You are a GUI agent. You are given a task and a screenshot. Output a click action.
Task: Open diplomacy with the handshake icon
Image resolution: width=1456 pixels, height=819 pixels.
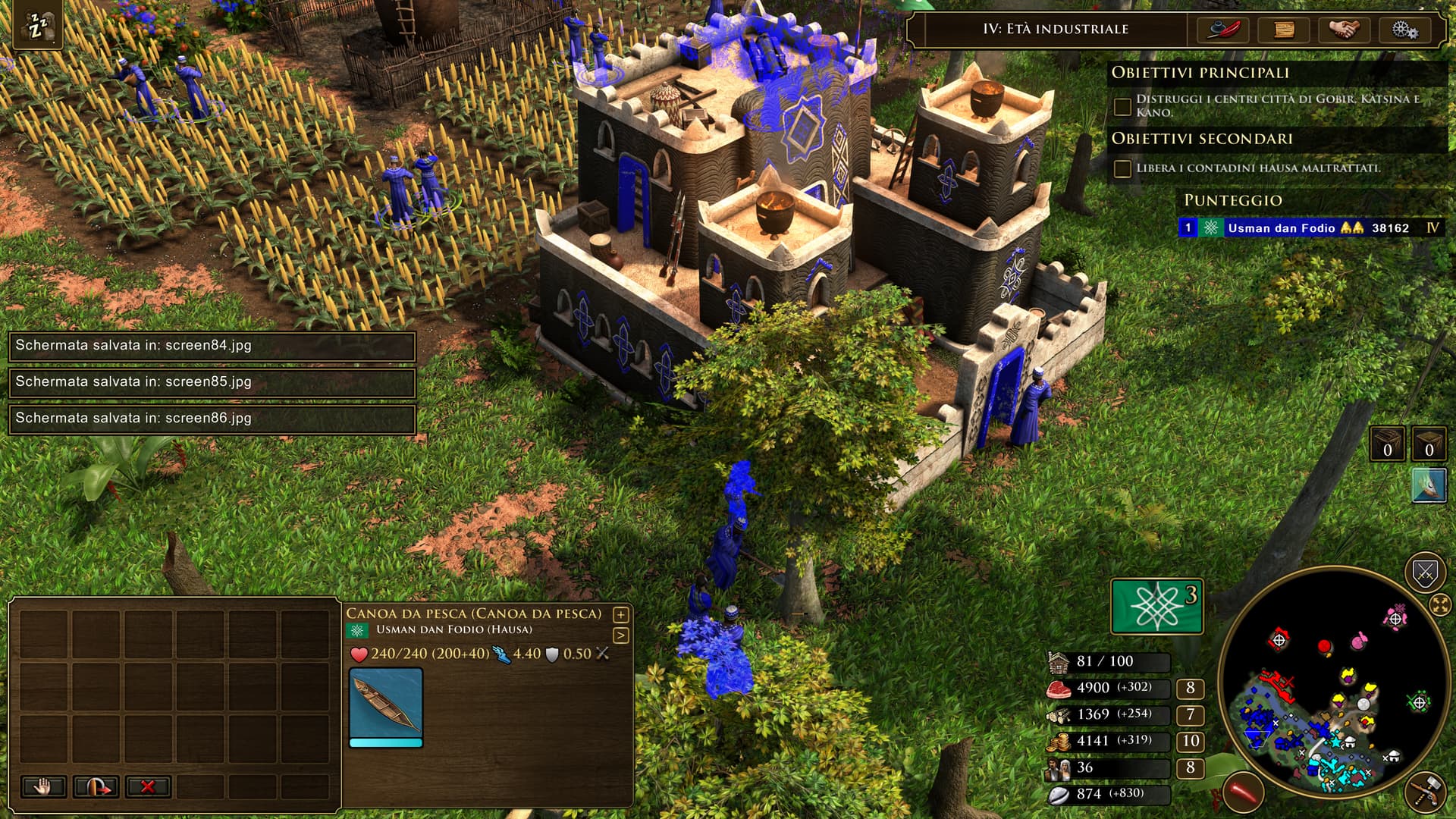1344,30
